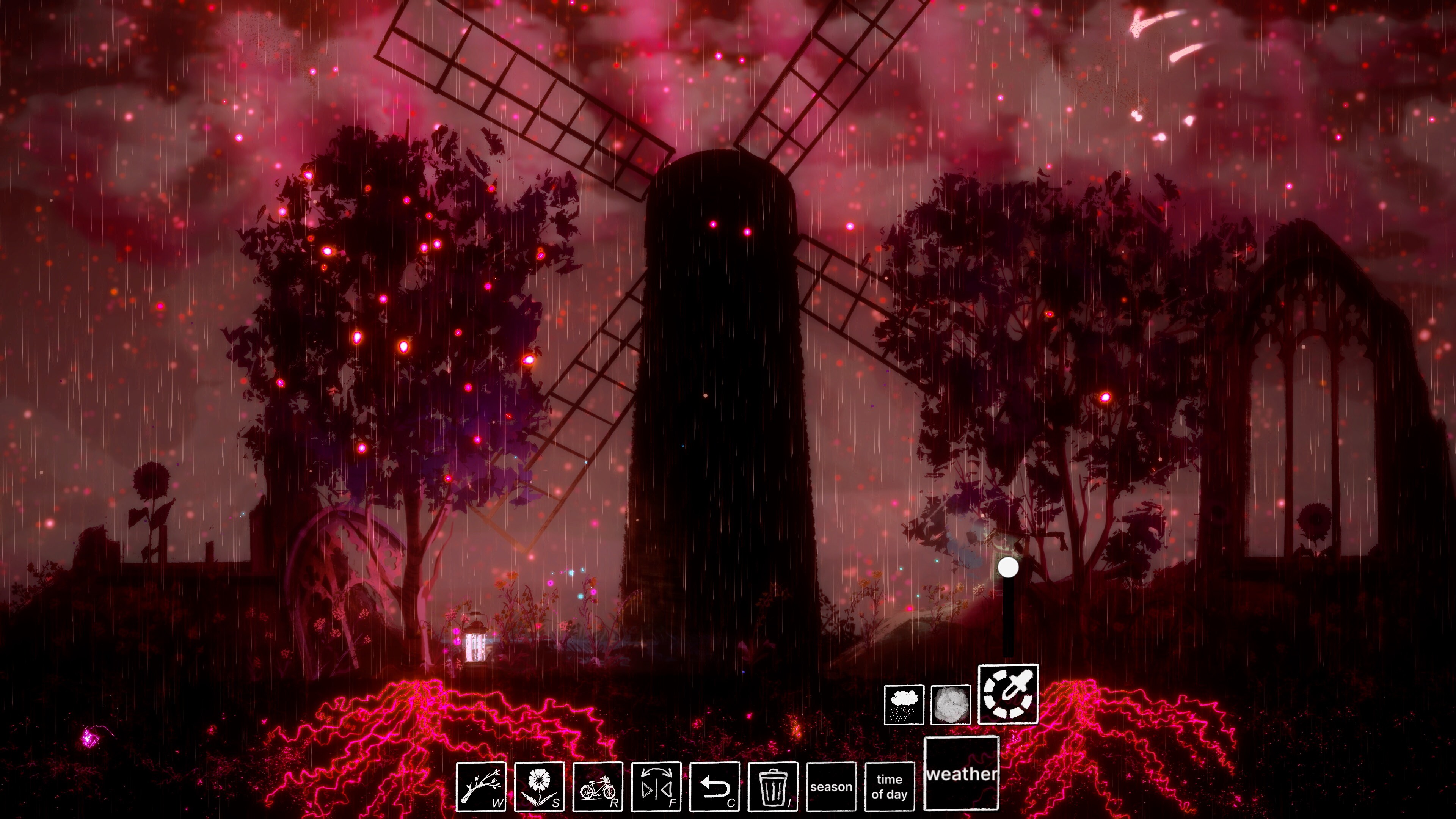Image resolution: width=1456 pixels, height=819 pixels.
Task: Activate the color wheel eyedropper tool
Action: [1008, 694]
